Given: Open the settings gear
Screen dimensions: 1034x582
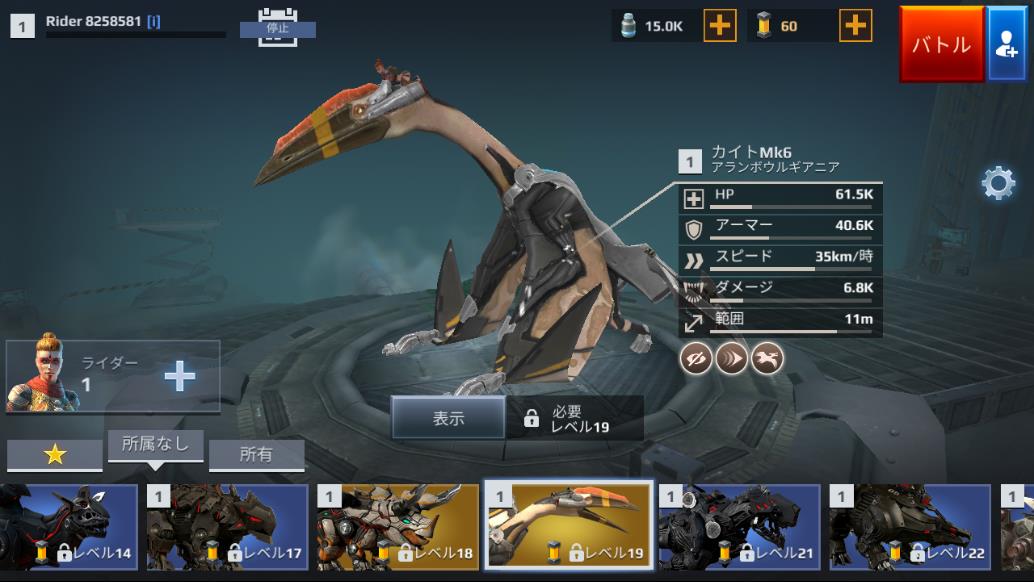Looking at the screenshot, I should [x=998, y=183].
